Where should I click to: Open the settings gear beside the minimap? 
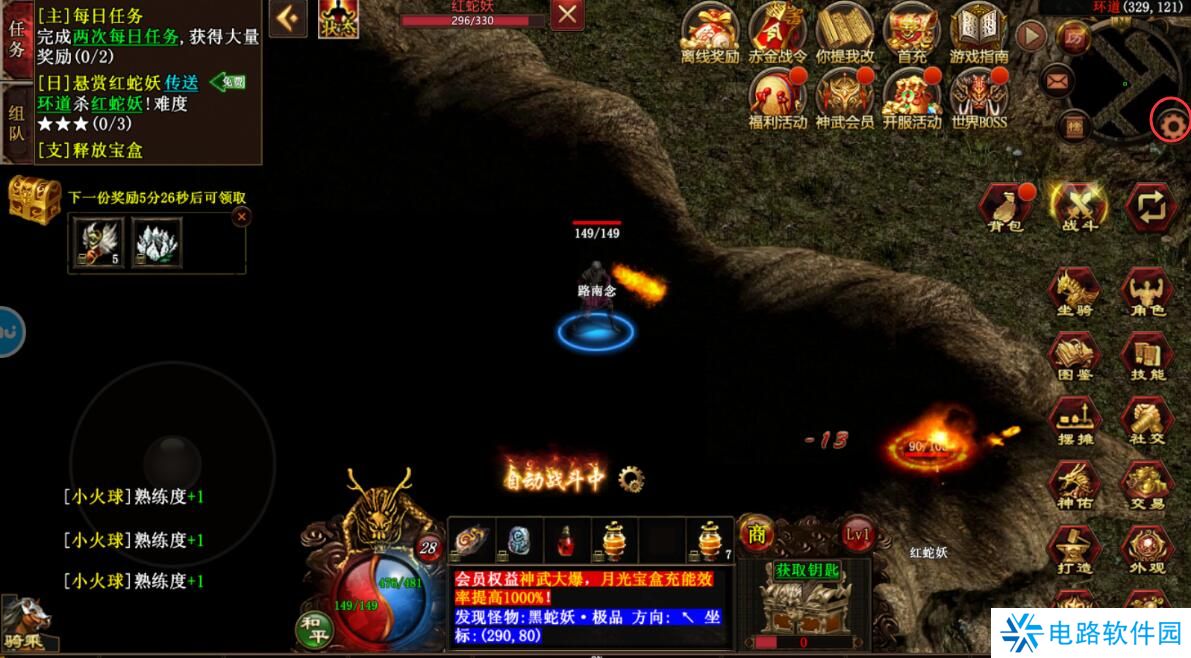pos(1169,122)
